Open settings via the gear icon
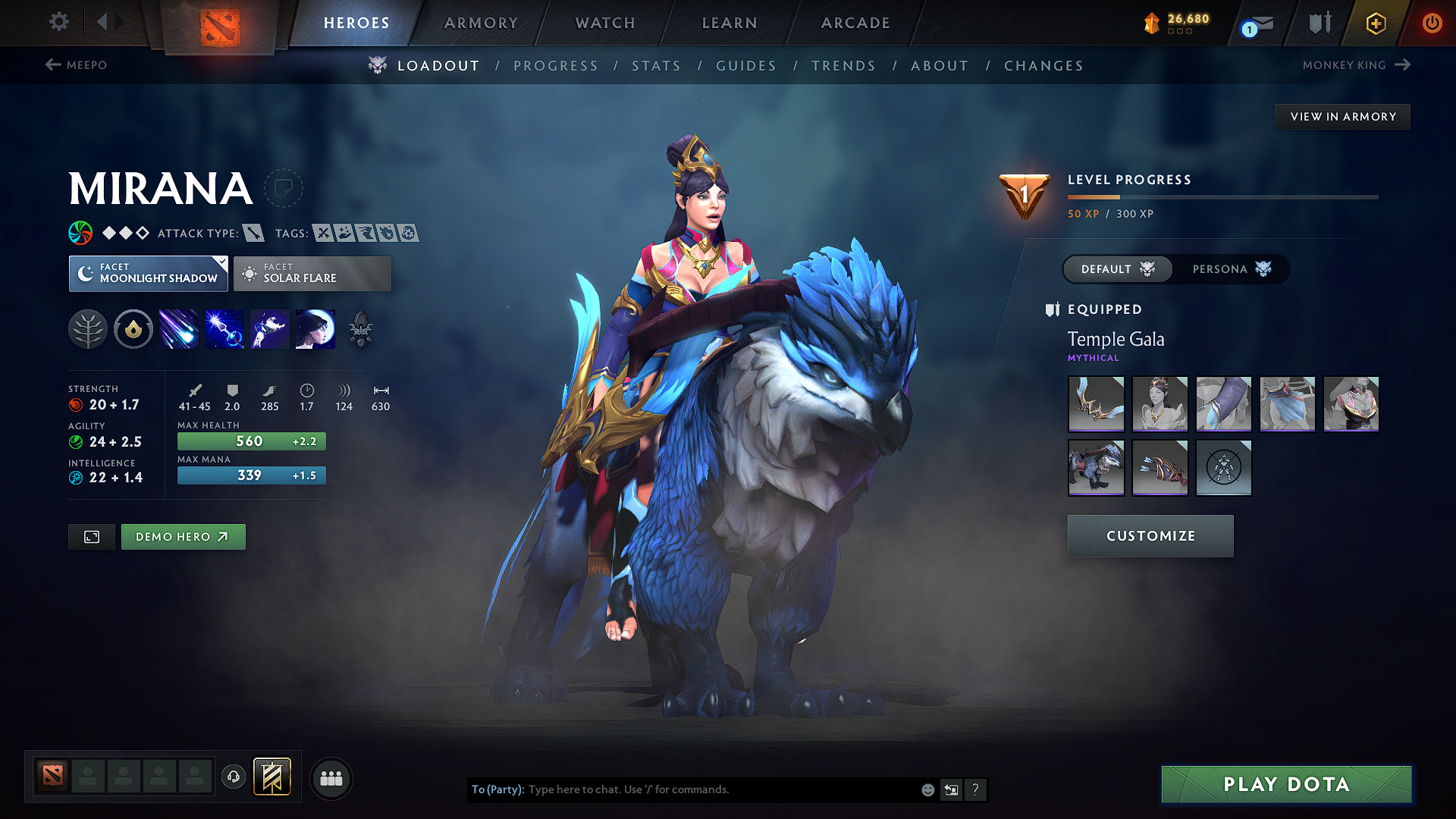The width and height of the screenshot is (1456, 819). [x=58, y=22]
